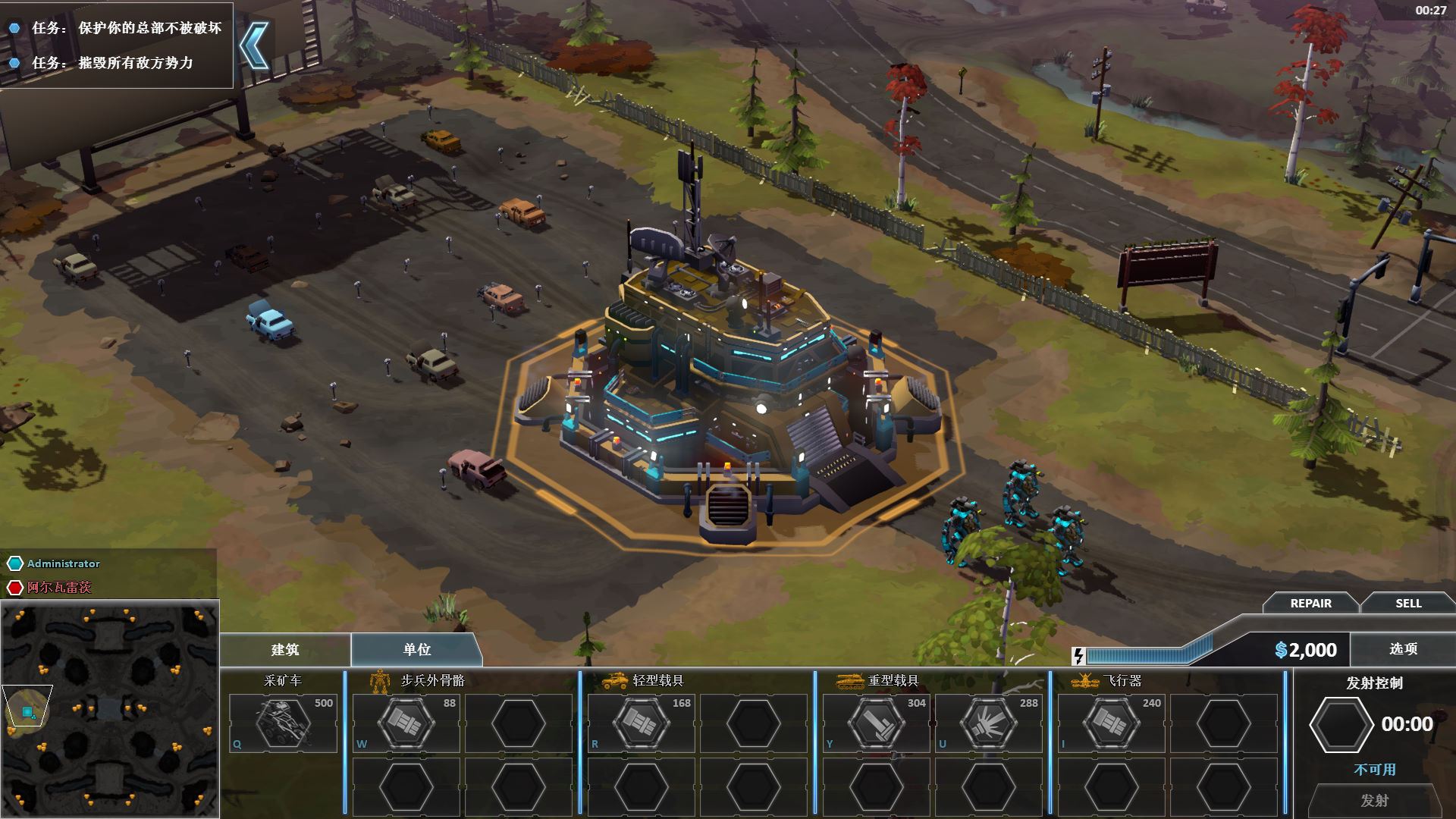Screen dimensions: 1456x819
Task: Open the 选项 options menu
Action: point(1403,649)
